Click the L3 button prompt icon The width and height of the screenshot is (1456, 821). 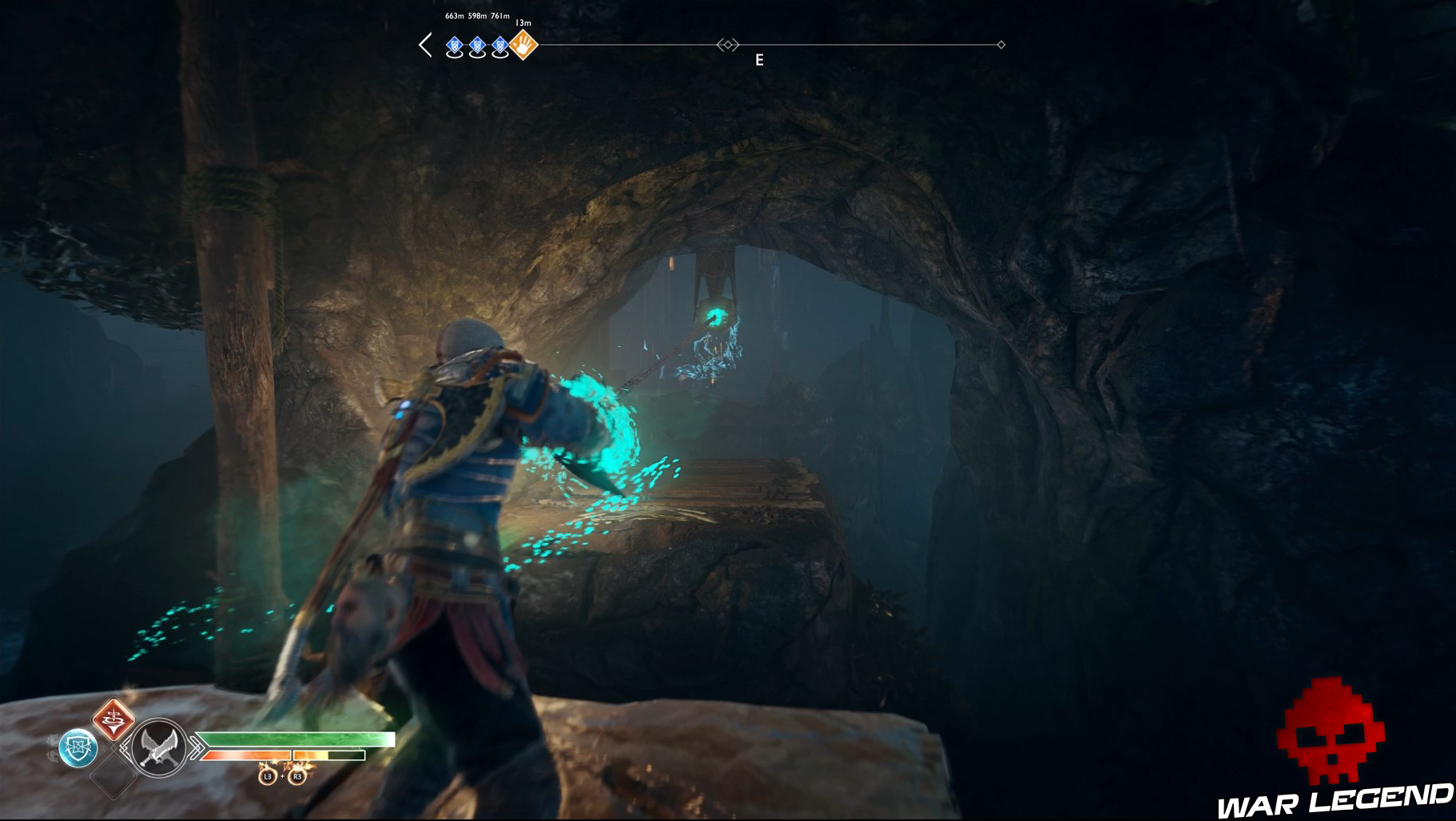[x=268, y=776]
